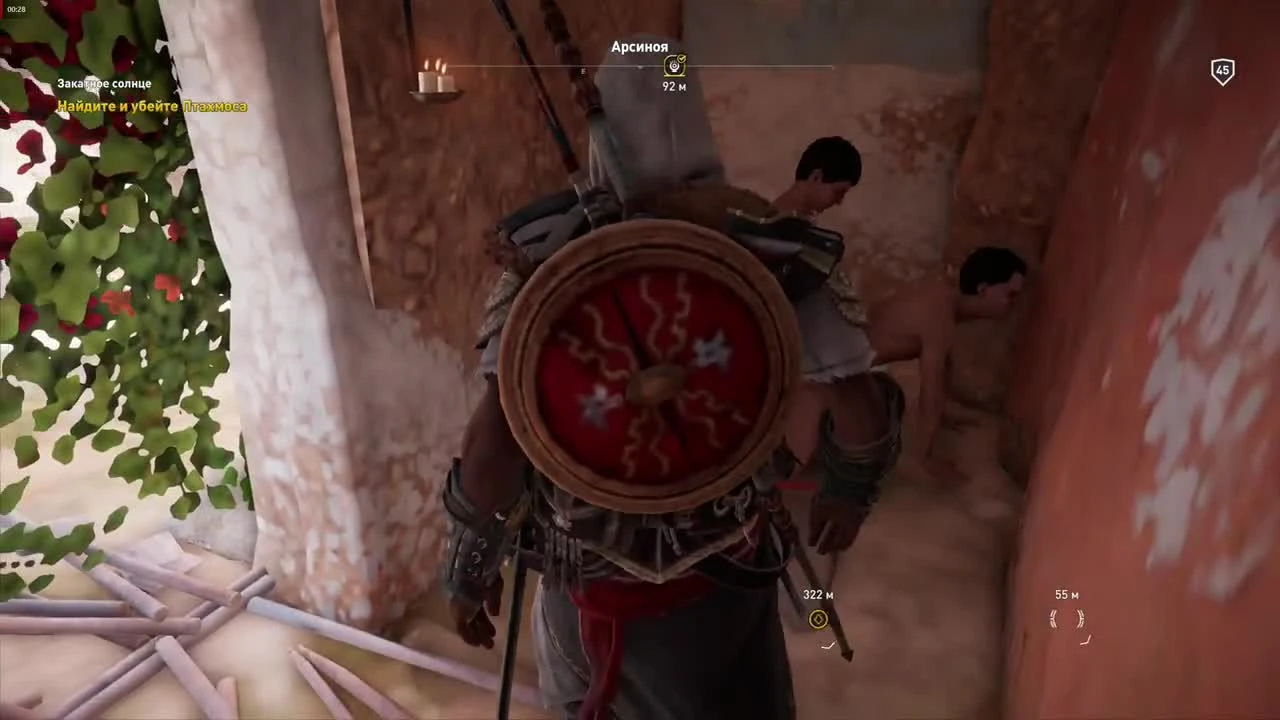
Task: Expand the compass bar center notch
Action: coord(640,68)
